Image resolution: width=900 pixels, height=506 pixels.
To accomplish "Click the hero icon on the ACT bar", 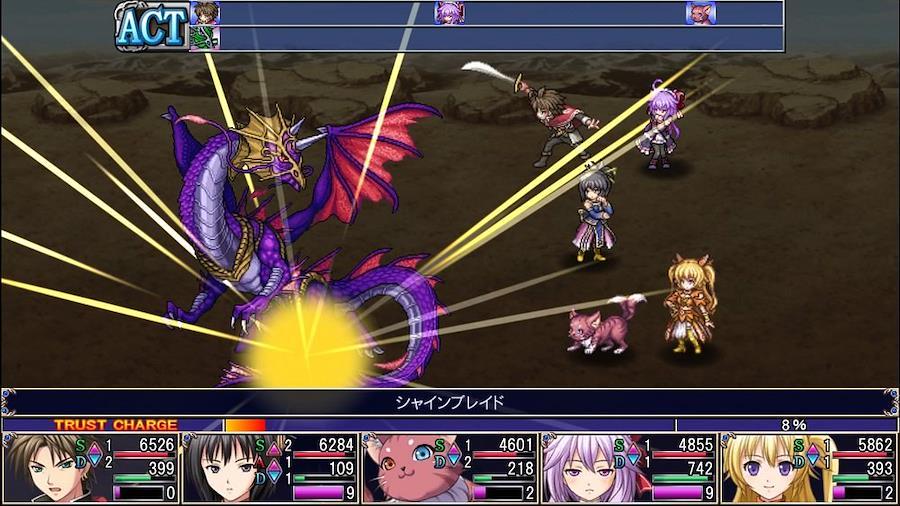I will point(204,13).
